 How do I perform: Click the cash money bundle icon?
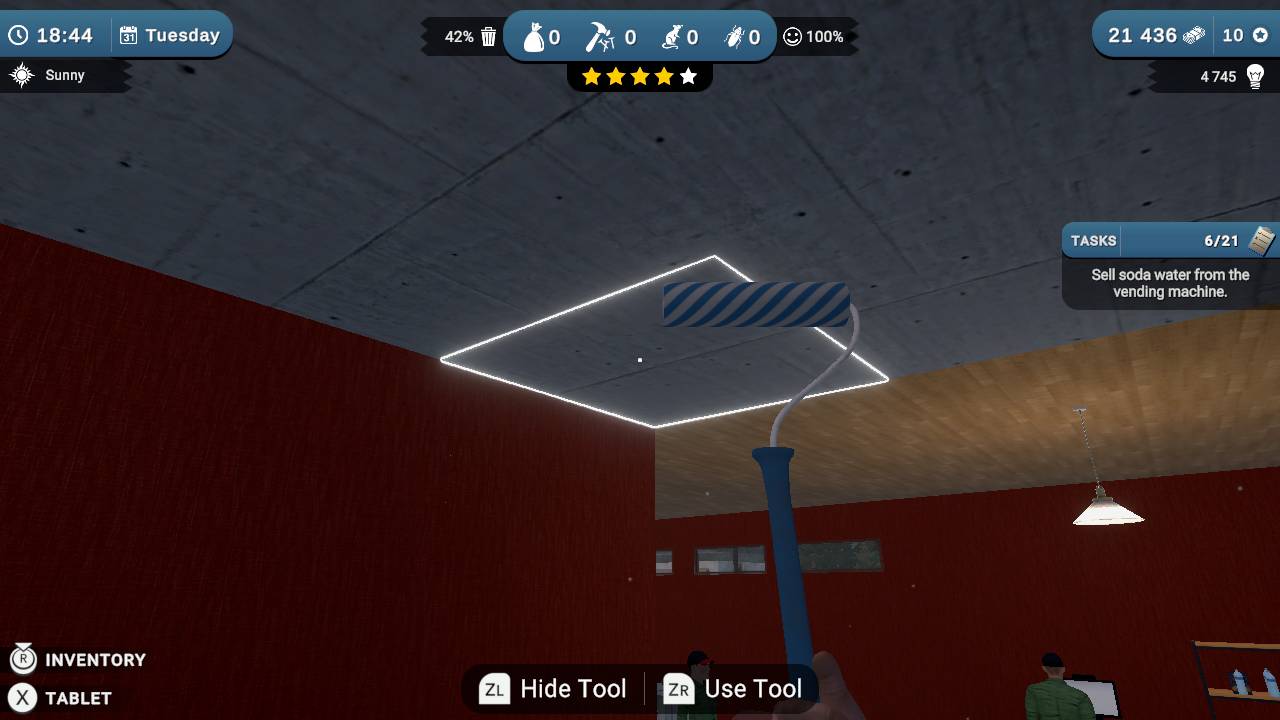[1195, 35]
